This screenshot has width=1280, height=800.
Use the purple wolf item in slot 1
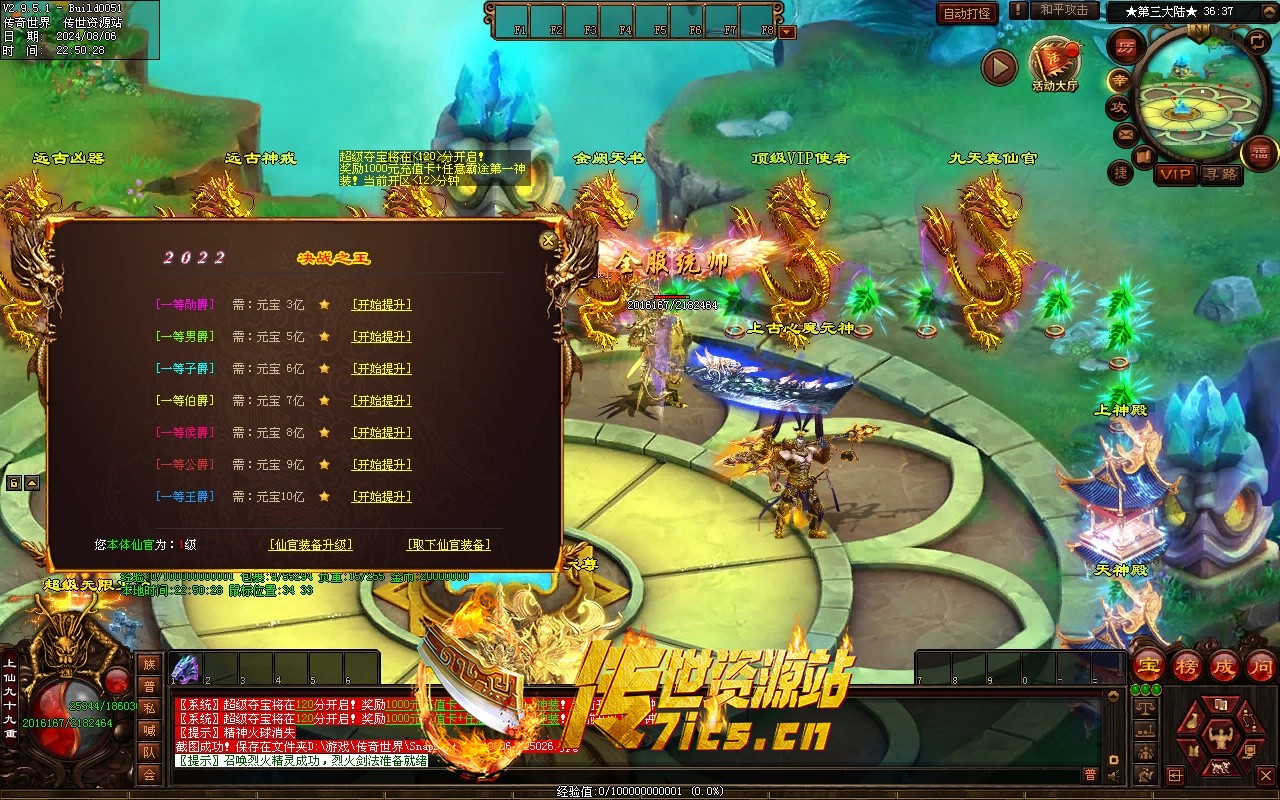coord(186,669)
